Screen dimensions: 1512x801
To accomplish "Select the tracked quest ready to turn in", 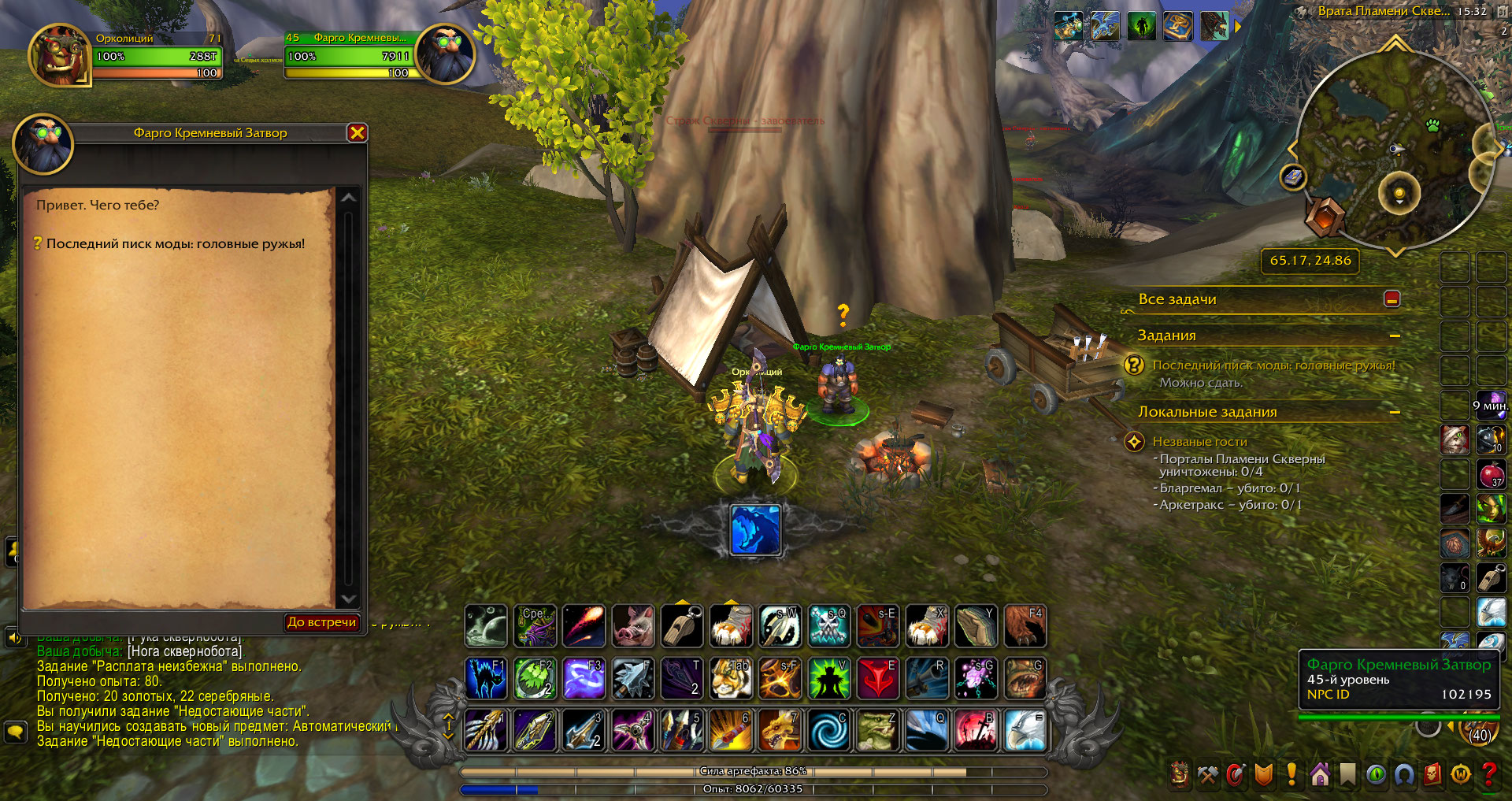I will click(x=1273, y=365).
